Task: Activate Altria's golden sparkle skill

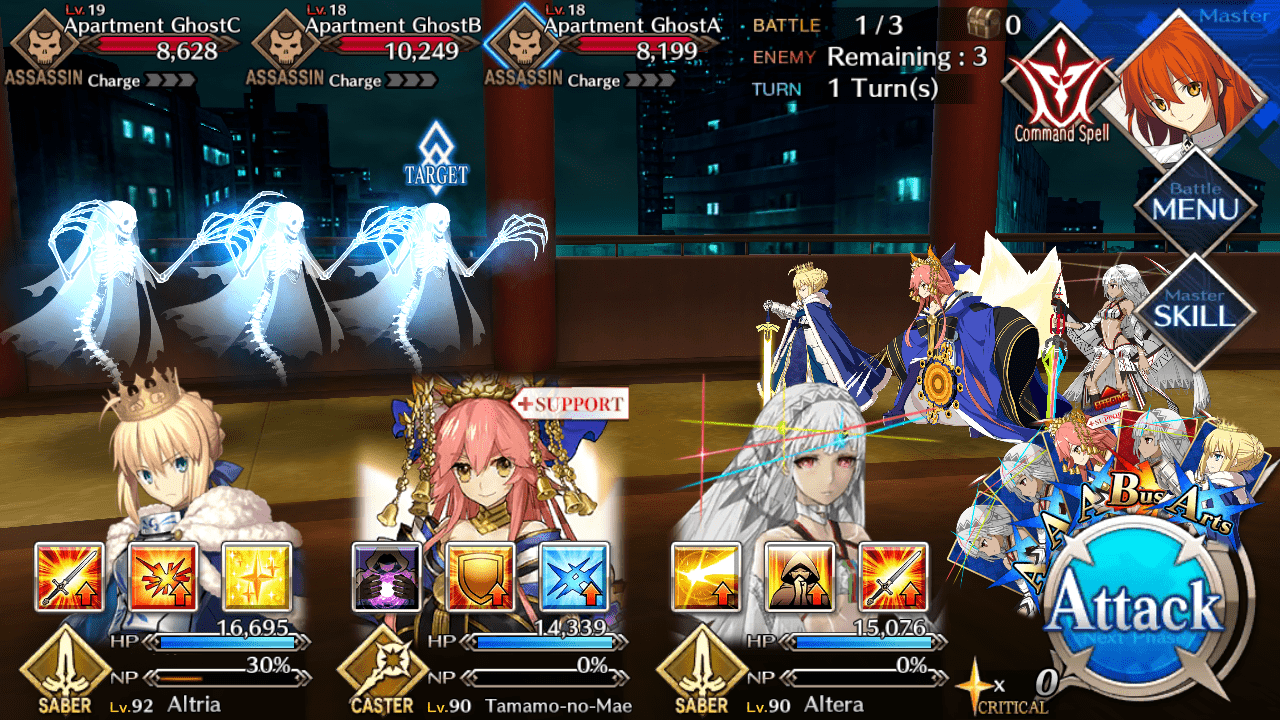Action: coord(257,577)
